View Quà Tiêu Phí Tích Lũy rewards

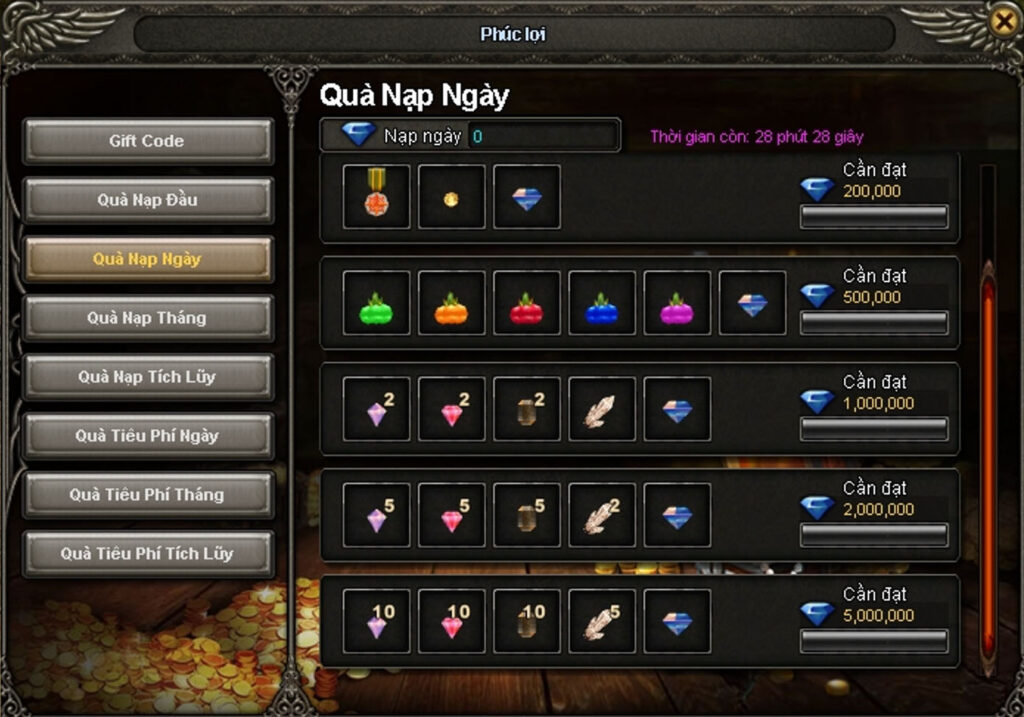click(x=147, y=553)
